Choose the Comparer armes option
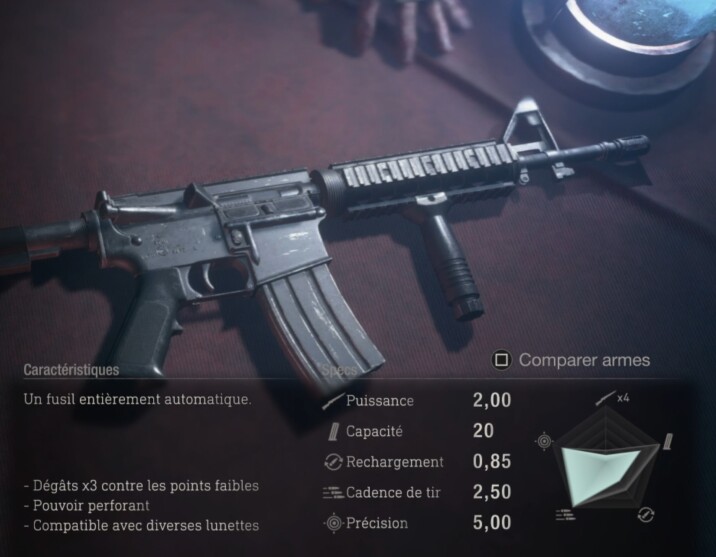 [x=572, y=360]
